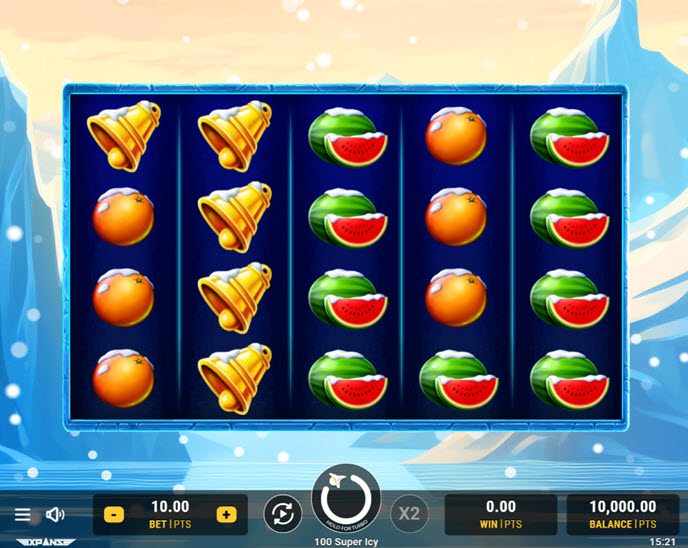The height and width of the screenshot is (548, 688).
Task: Open the hamburger menu
Action: (x=22, y=514)
